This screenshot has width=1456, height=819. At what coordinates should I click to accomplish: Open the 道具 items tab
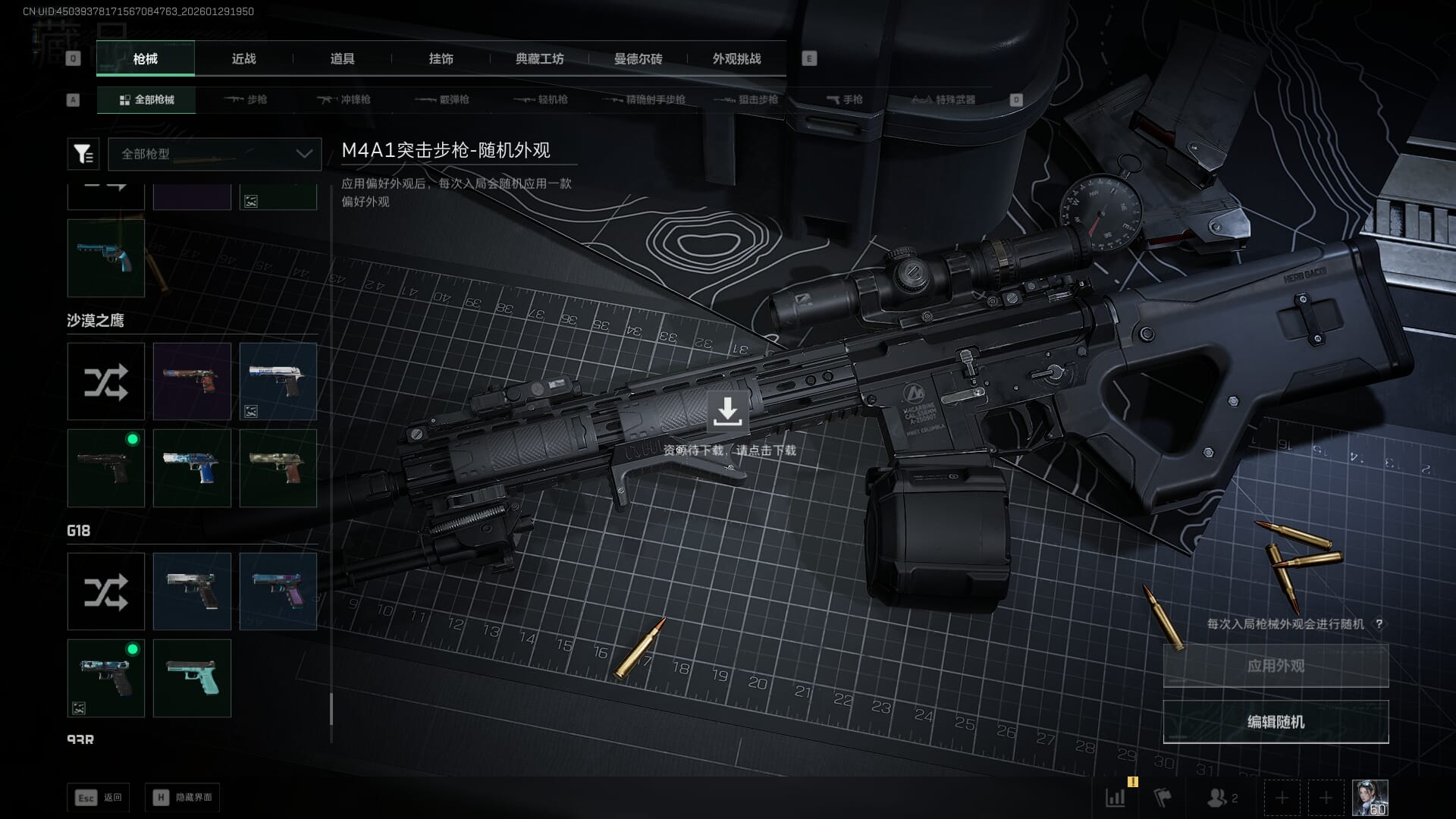[342, 58]
